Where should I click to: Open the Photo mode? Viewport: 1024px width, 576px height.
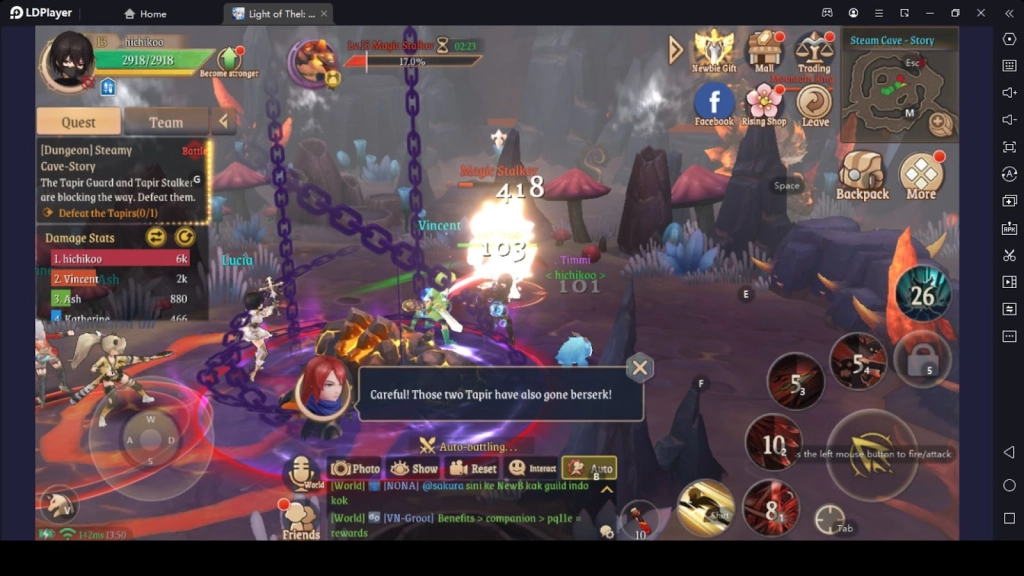pyautogui.click(x=356, y=468)
